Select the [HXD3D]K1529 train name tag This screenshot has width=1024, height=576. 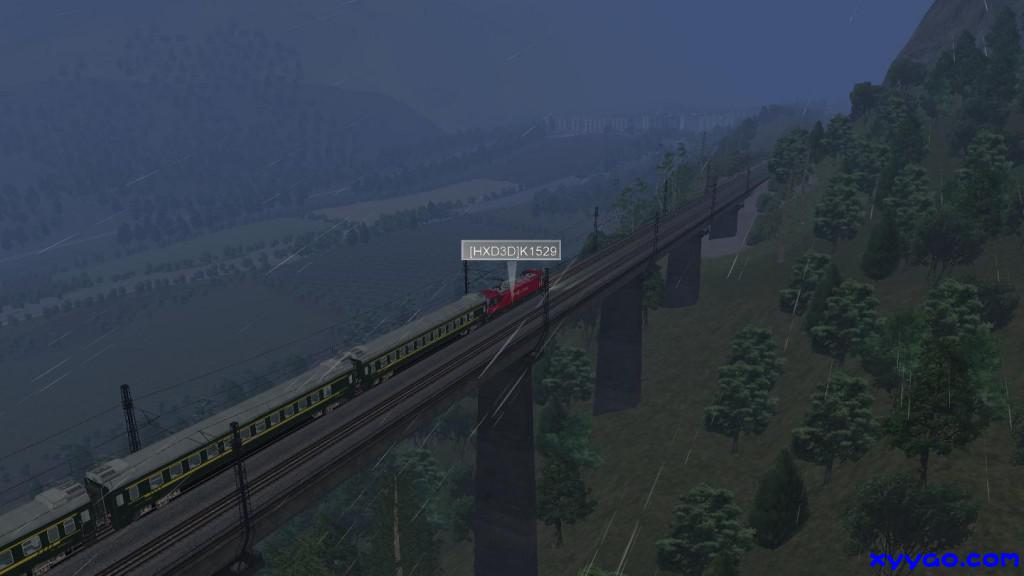click(510, 250)
